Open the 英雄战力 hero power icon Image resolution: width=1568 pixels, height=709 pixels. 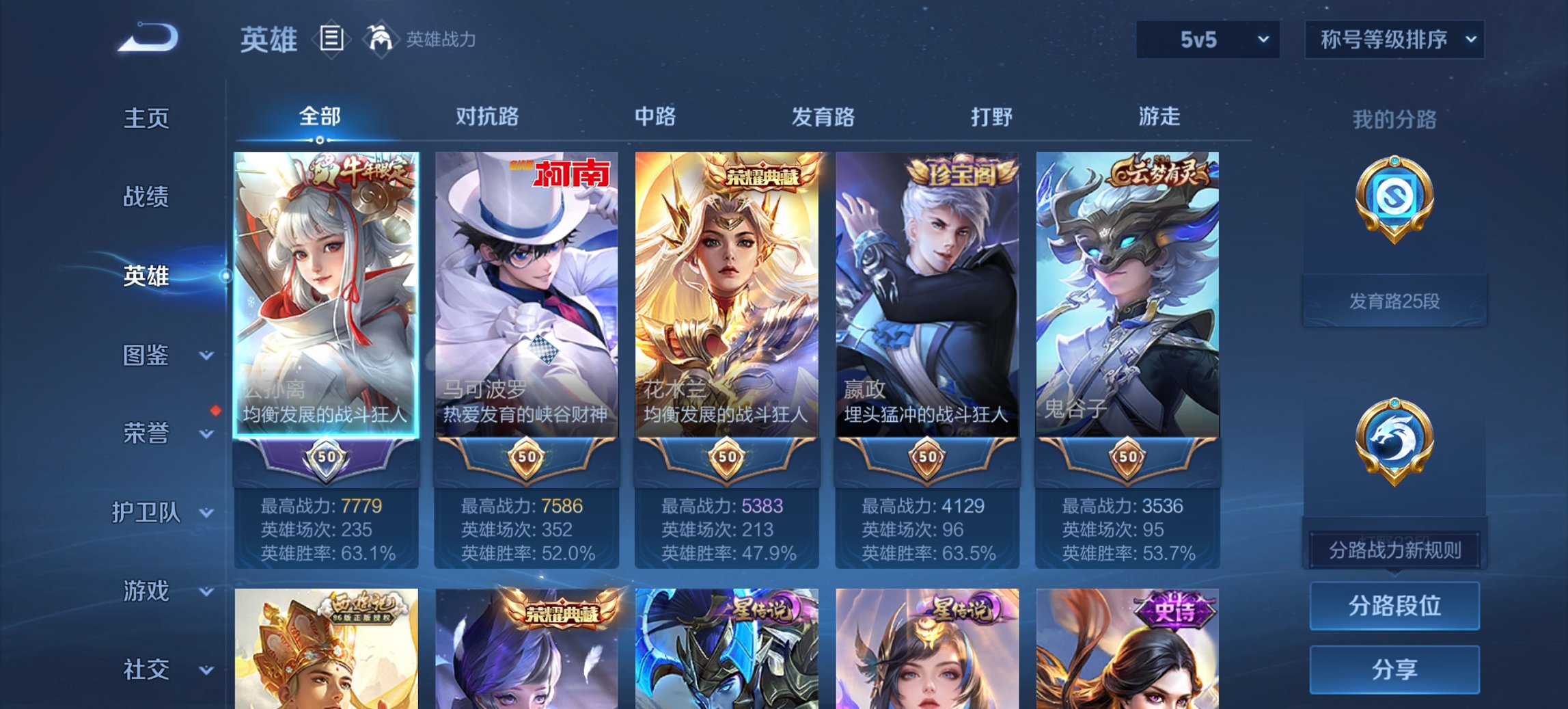pyautogui.click(x=381, y=38)
